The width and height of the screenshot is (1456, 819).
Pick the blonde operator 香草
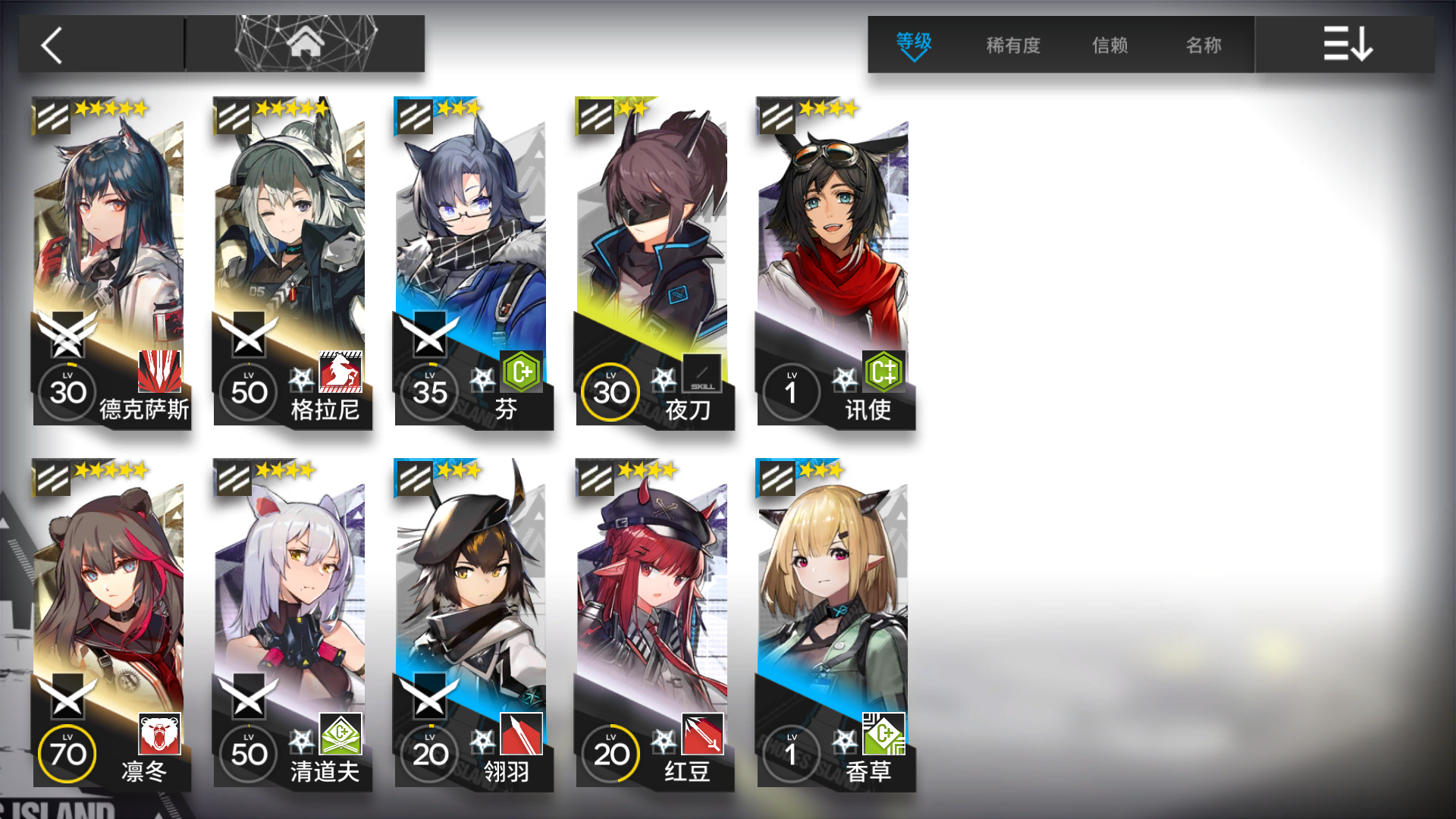coord(834,623)
